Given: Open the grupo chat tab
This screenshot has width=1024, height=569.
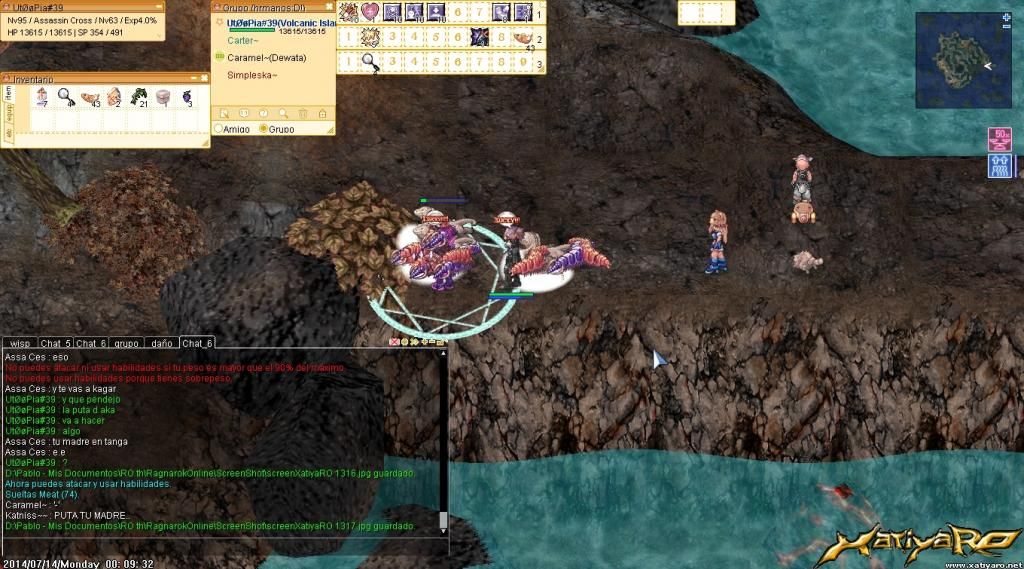Looking at the screenshot, I should (126, 343).
